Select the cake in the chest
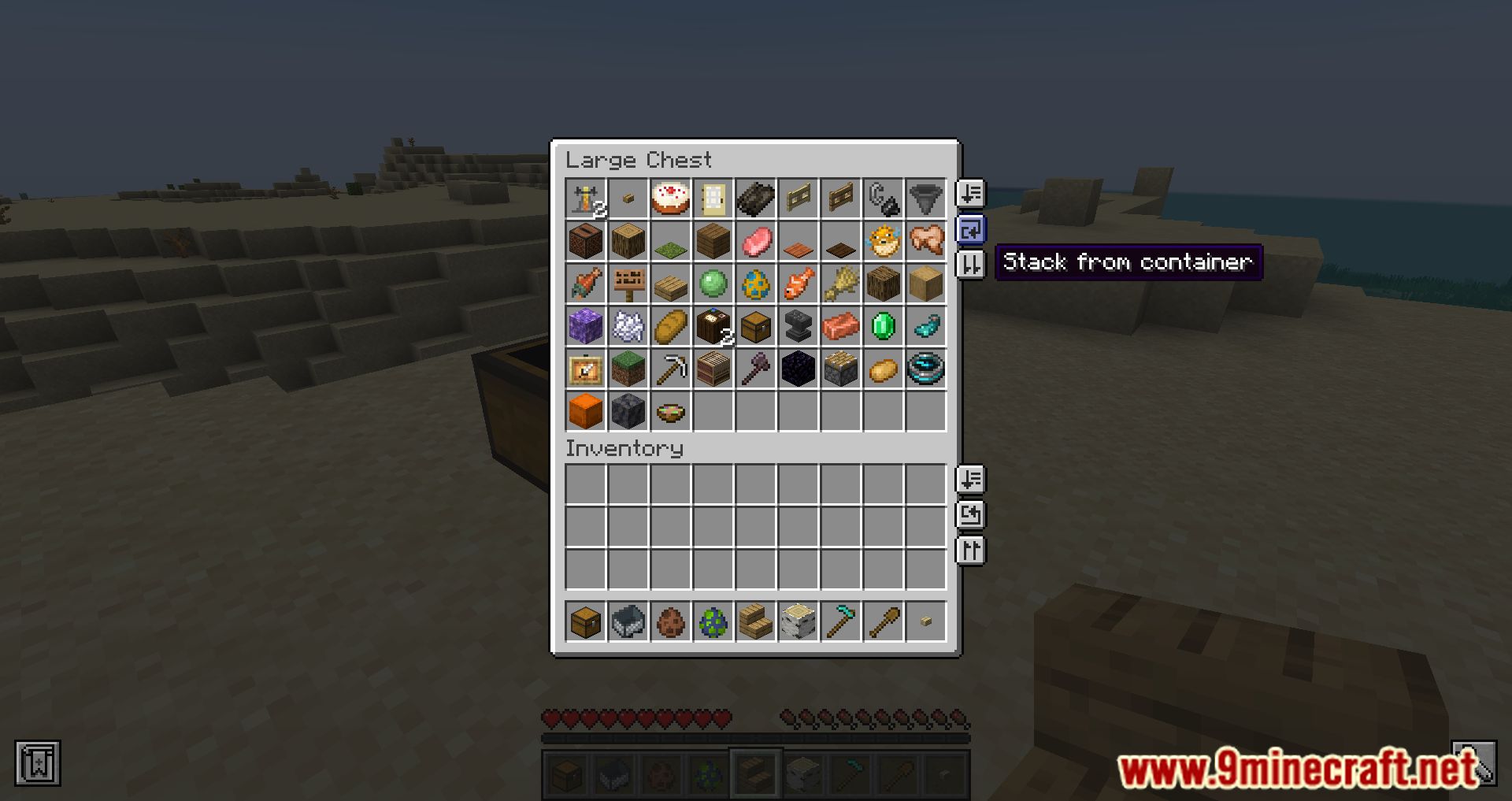This screenshot has width=1512, height=801. click(670, 198)
